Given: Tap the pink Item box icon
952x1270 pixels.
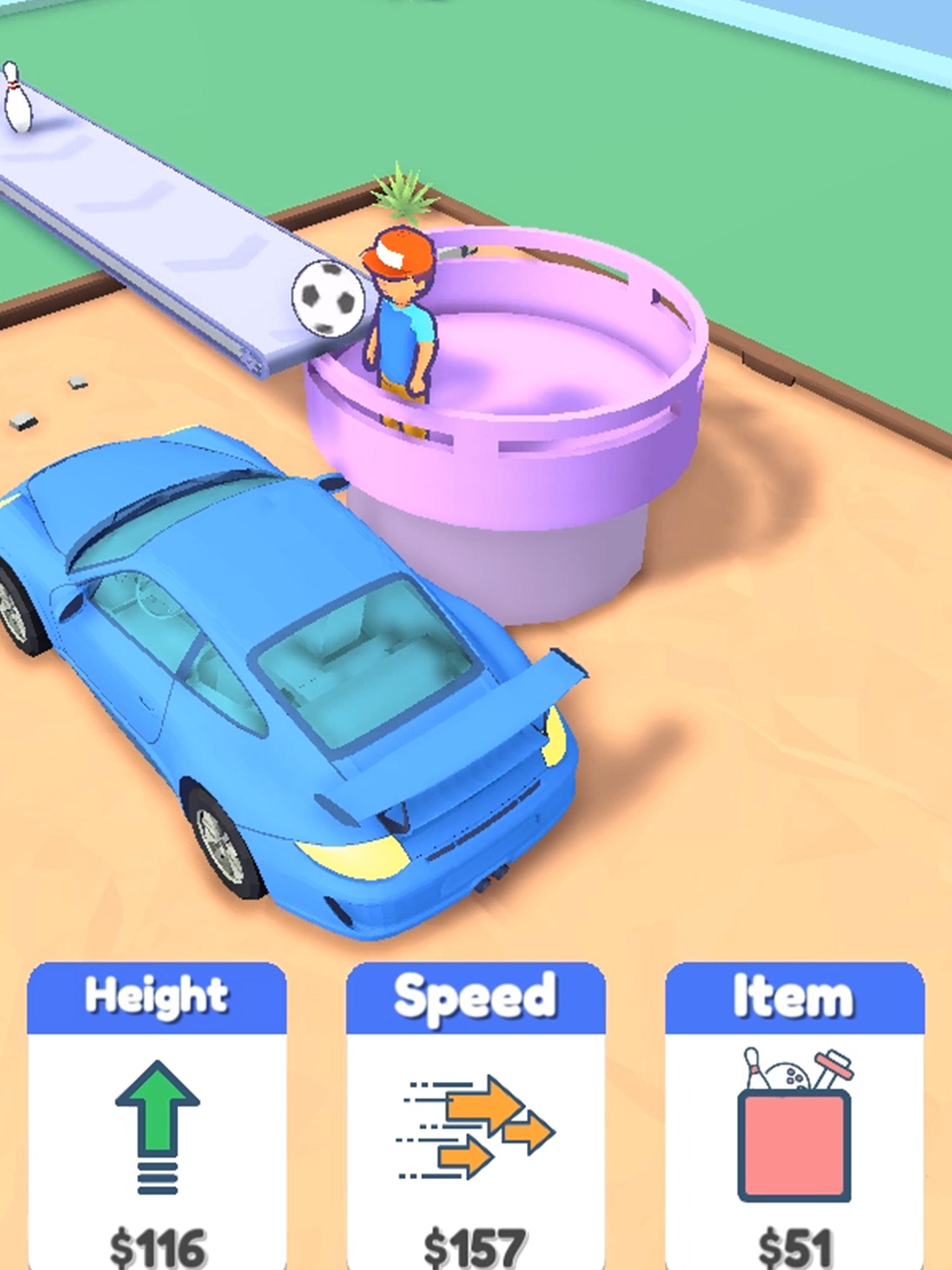Looking at the screenshot, I should pyautogui.click(x=793, y=1125).
